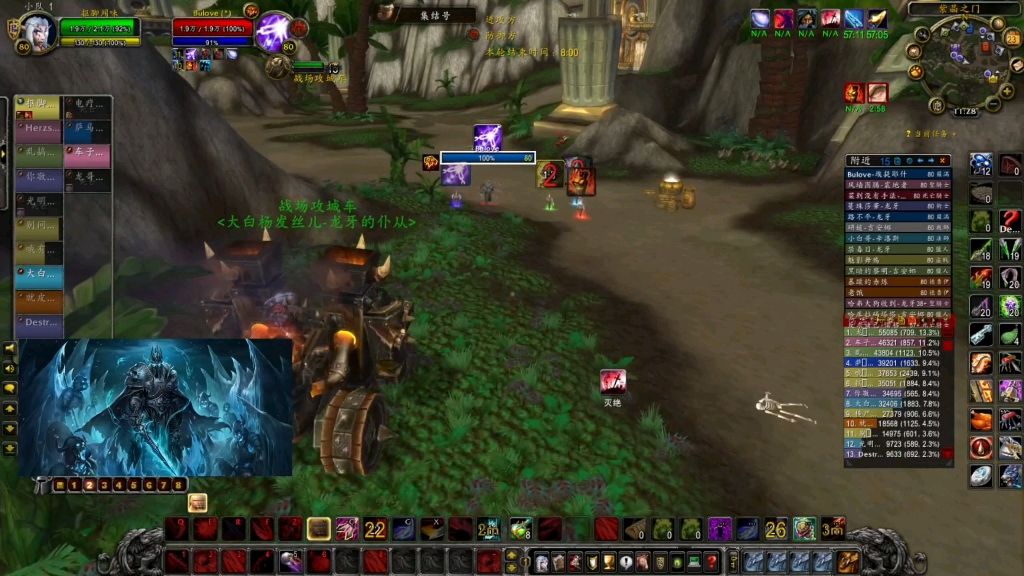Click the purple lightning debuff on nameplate

tap(487, 136)
